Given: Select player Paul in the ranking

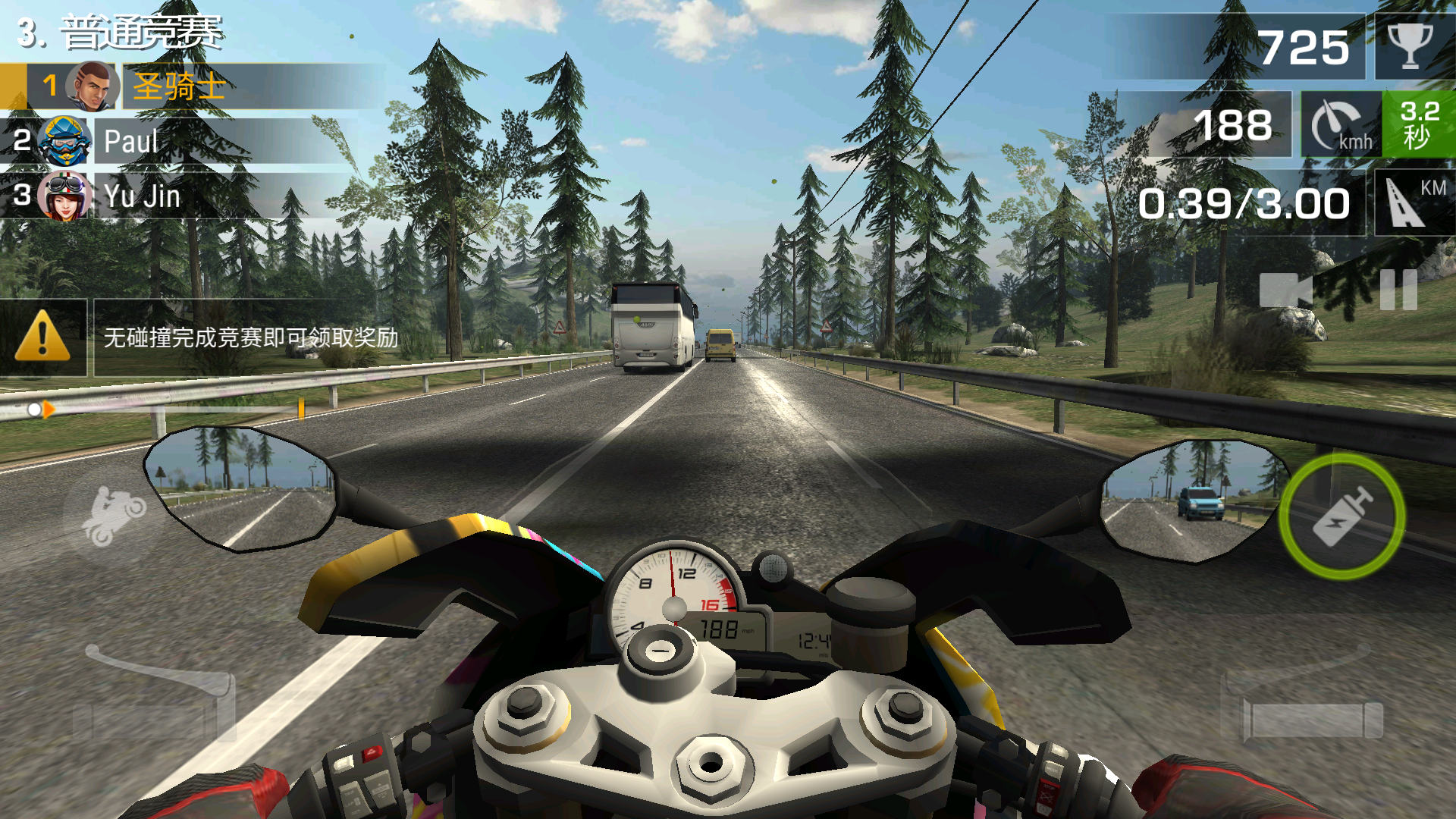Looking at the screenshot, I should pos(130,141).
